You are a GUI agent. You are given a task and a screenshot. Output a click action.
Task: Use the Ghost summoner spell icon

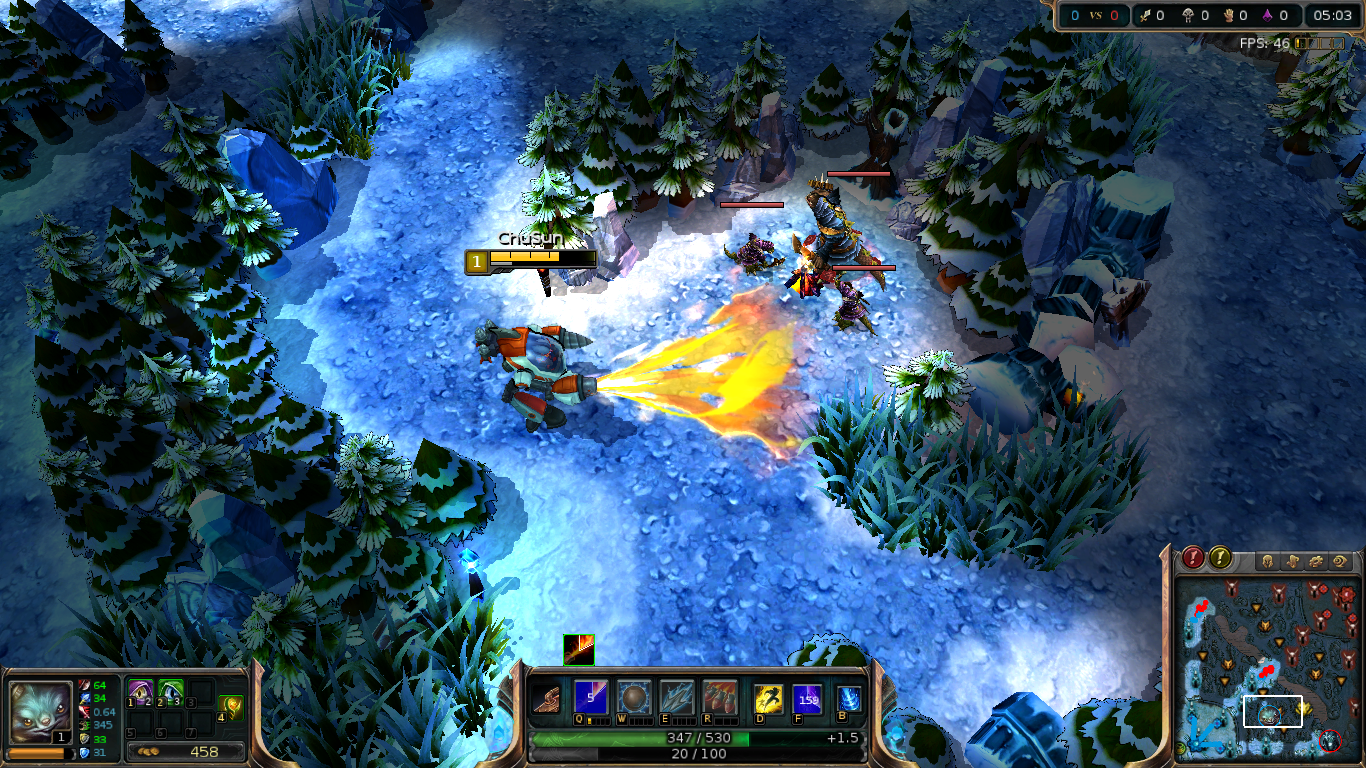click(769, 700)
